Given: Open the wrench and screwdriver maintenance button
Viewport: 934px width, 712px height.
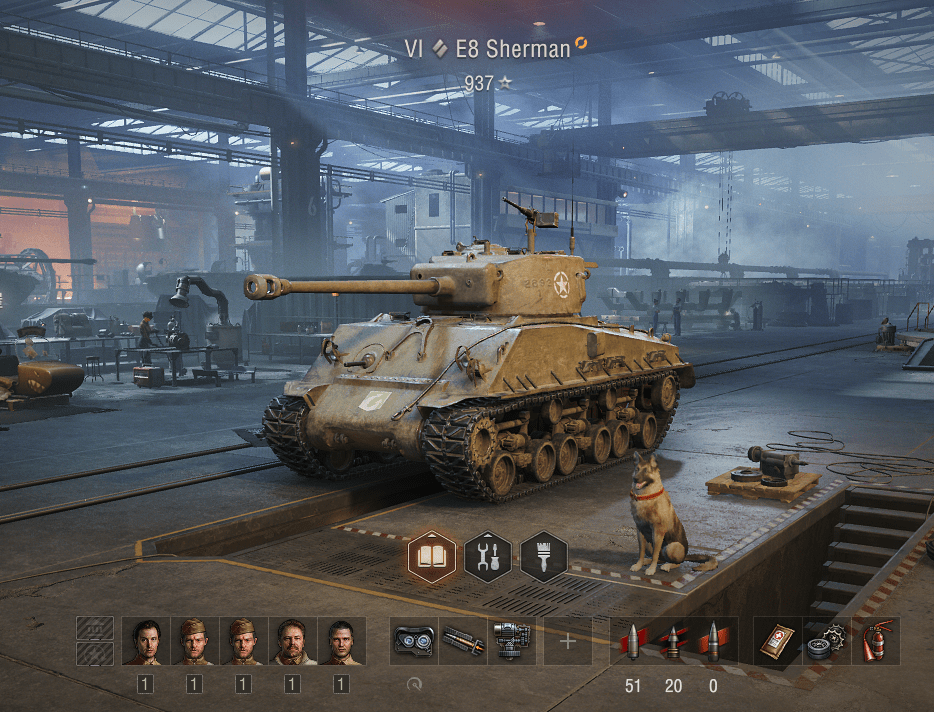Looking at the screenshot, I should coord(488,556).
